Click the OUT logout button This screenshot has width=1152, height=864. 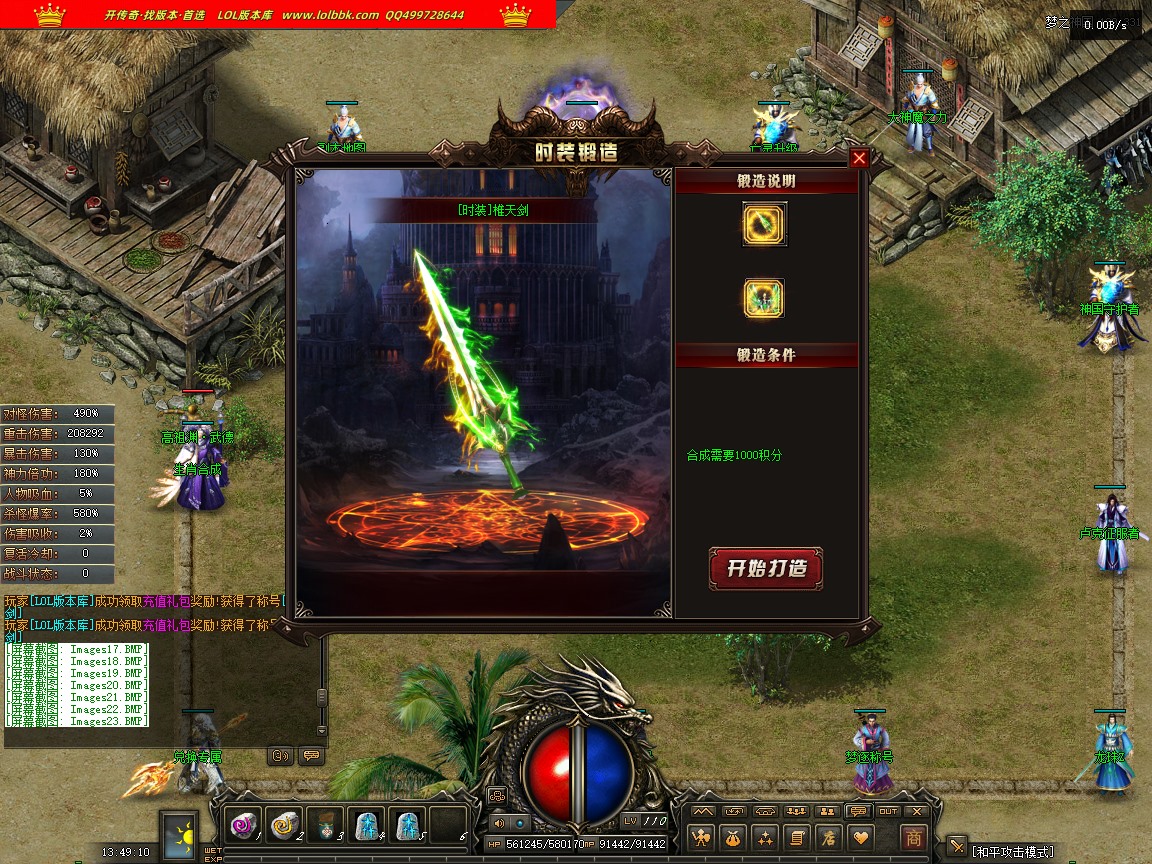click(x=888, y=811)
